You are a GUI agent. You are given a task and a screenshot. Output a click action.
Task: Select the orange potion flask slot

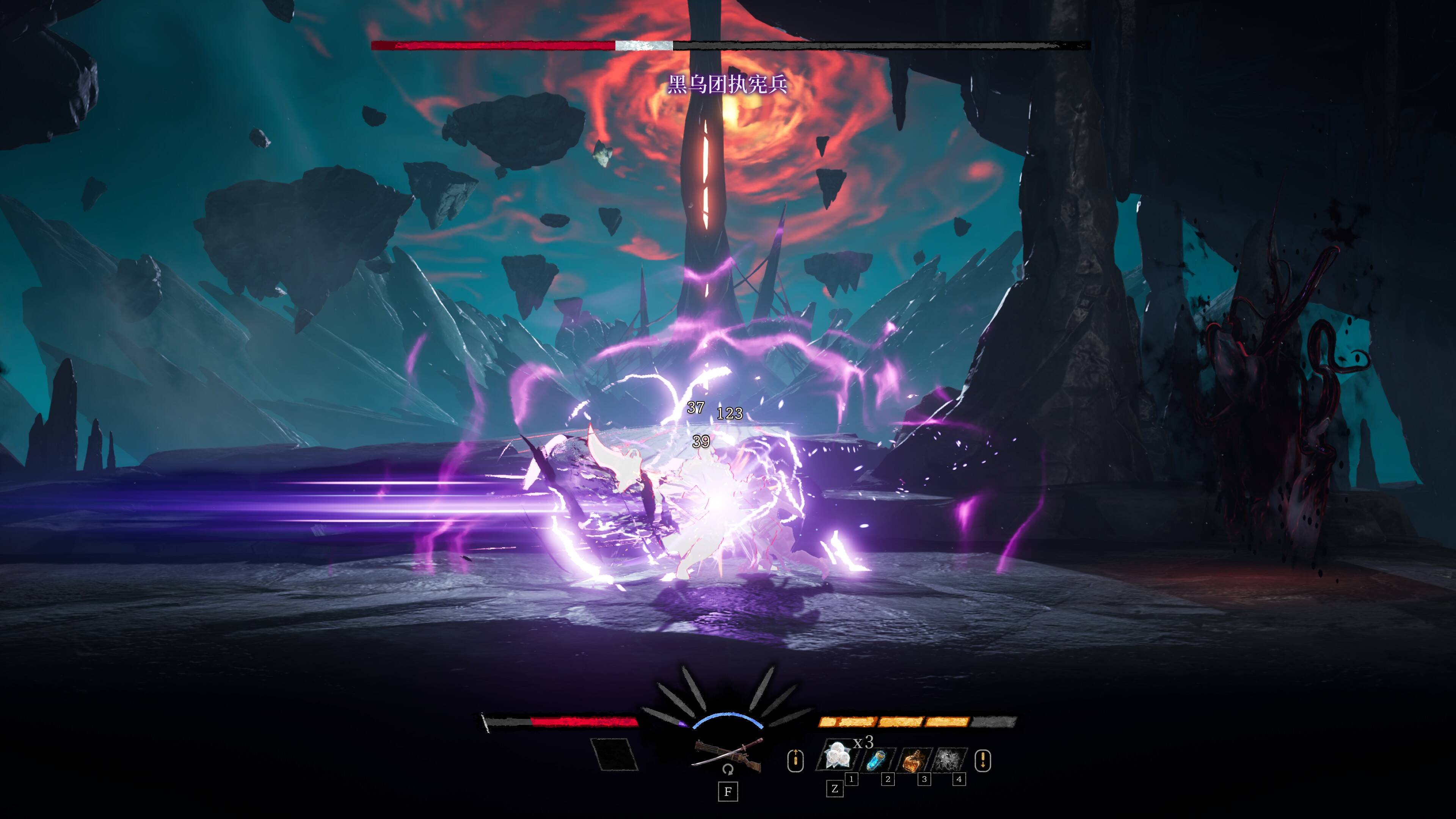click(x=913, y=759)
